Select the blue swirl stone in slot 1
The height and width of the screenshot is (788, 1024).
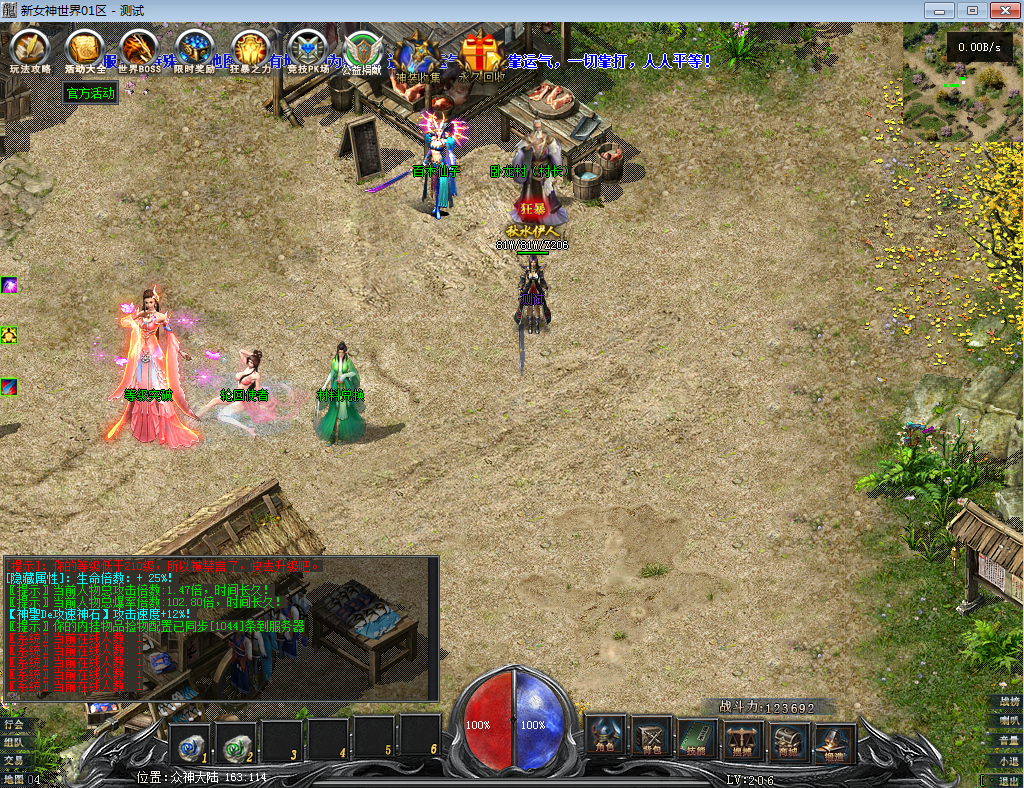click(x=190, y=742)
